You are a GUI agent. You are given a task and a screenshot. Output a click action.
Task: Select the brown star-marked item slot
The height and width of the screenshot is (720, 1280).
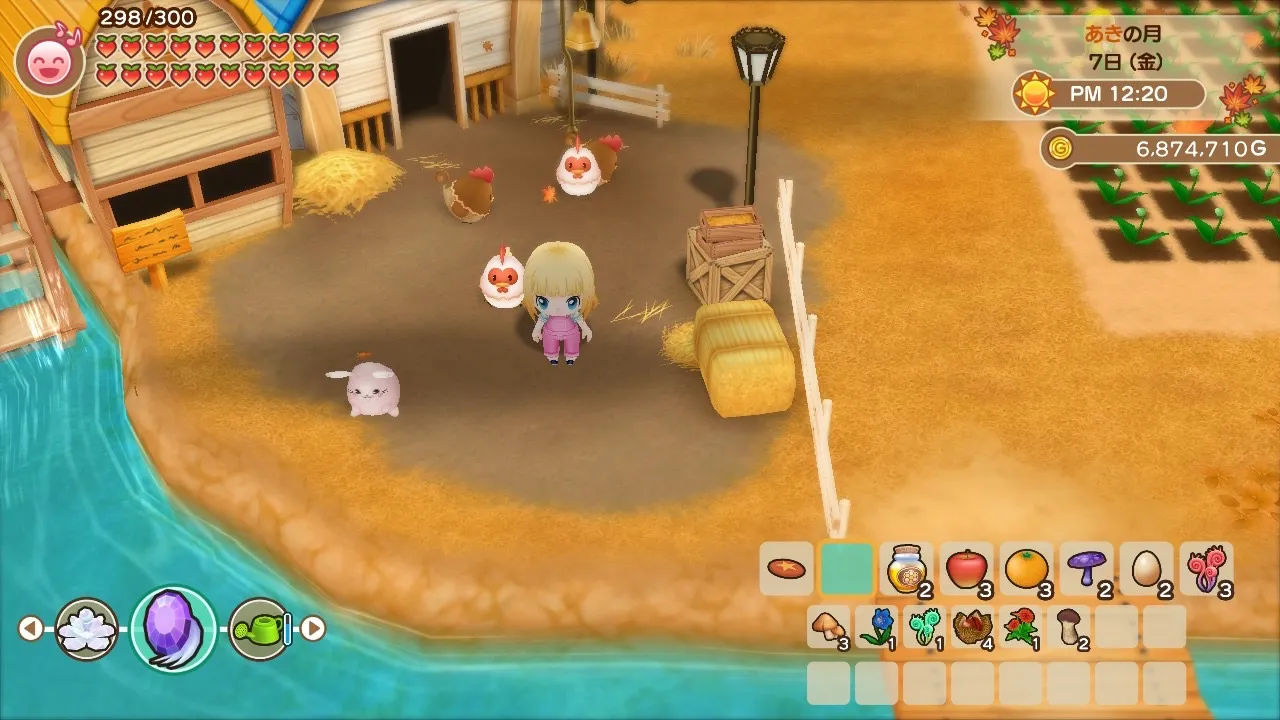click(786, 569)
